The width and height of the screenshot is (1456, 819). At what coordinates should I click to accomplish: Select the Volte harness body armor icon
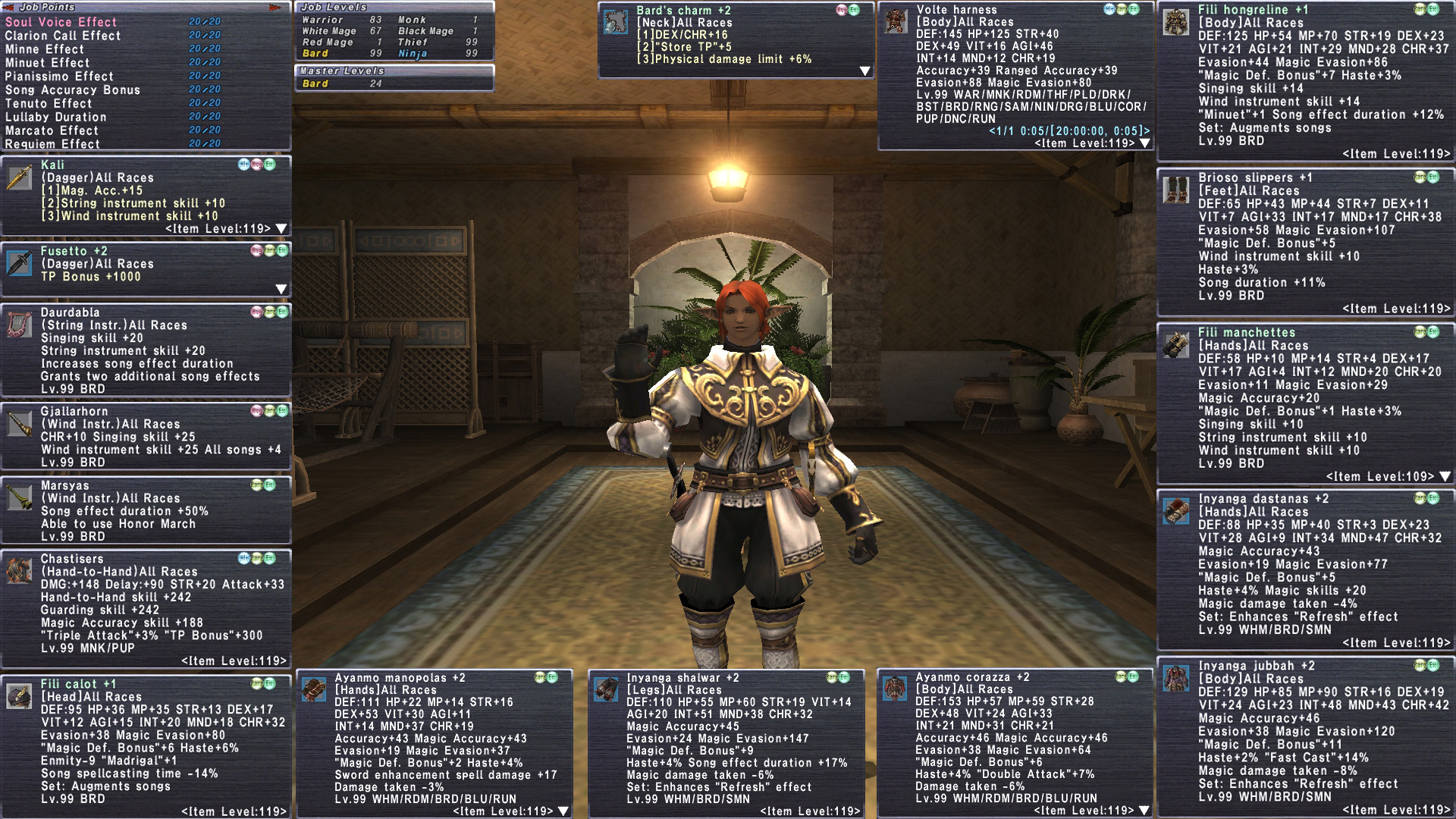click(x=896, y=22)
